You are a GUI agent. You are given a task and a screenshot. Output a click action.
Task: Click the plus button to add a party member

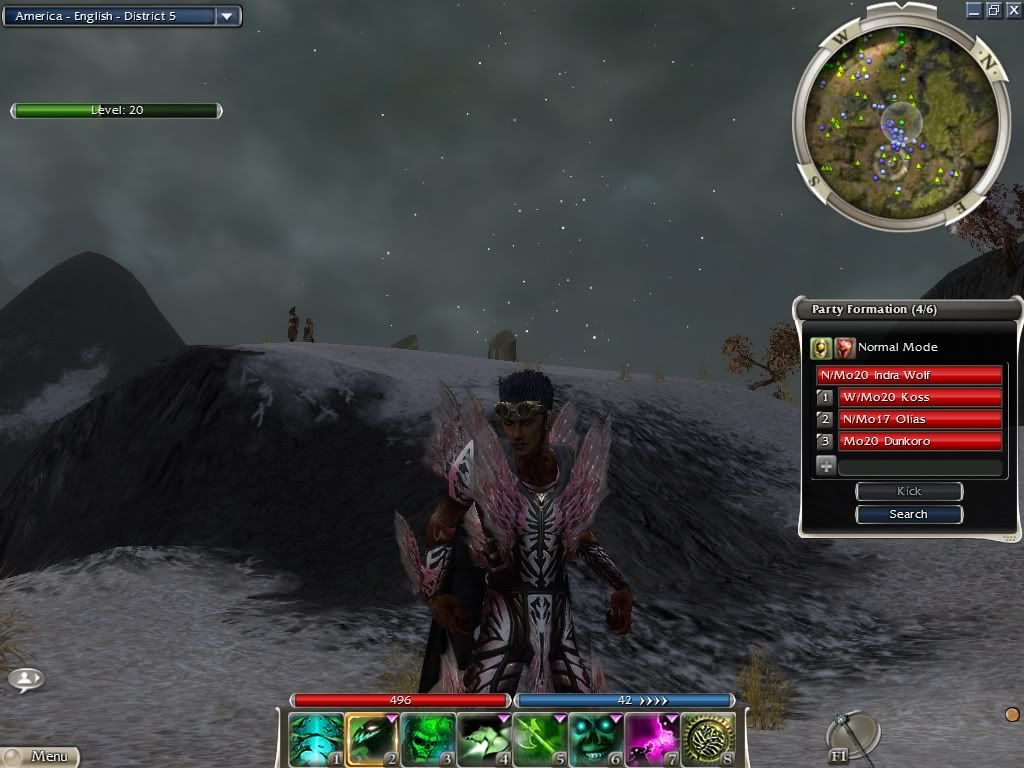click(x=826, y=465)
